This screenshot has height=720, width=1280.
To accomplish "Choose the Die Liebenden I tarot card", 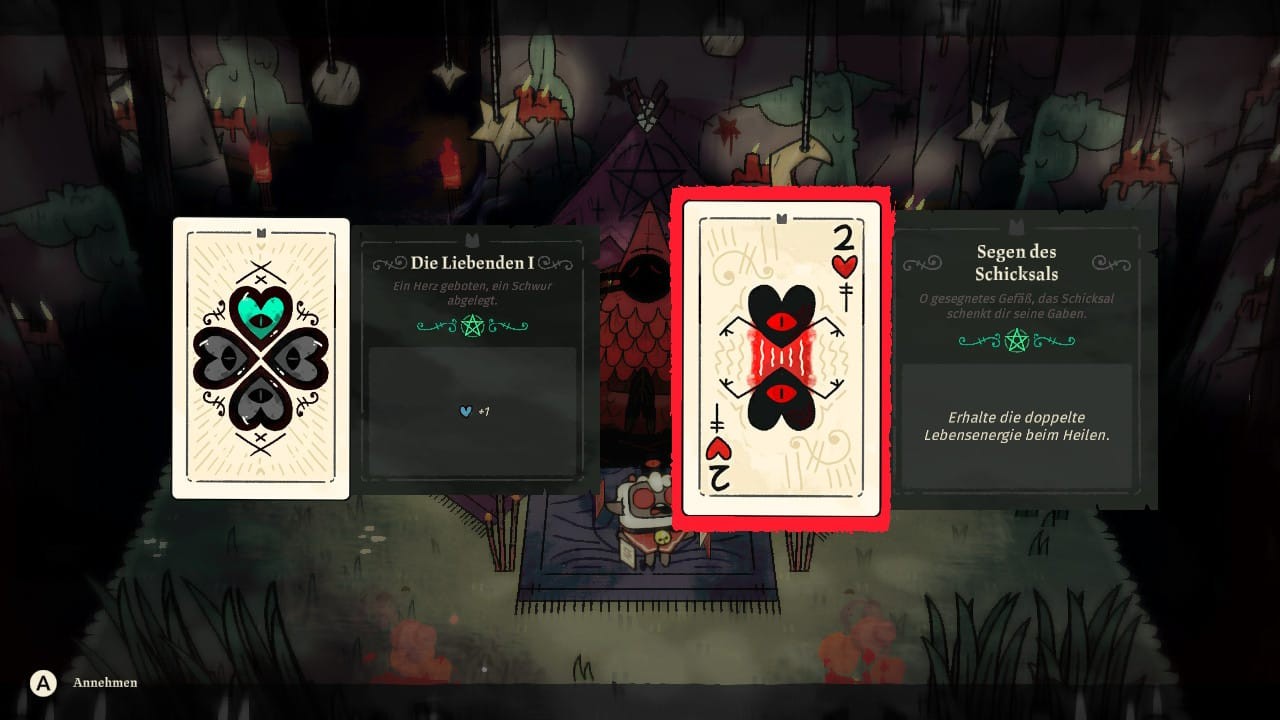I will pyautogui.click(x=261, y=358).
